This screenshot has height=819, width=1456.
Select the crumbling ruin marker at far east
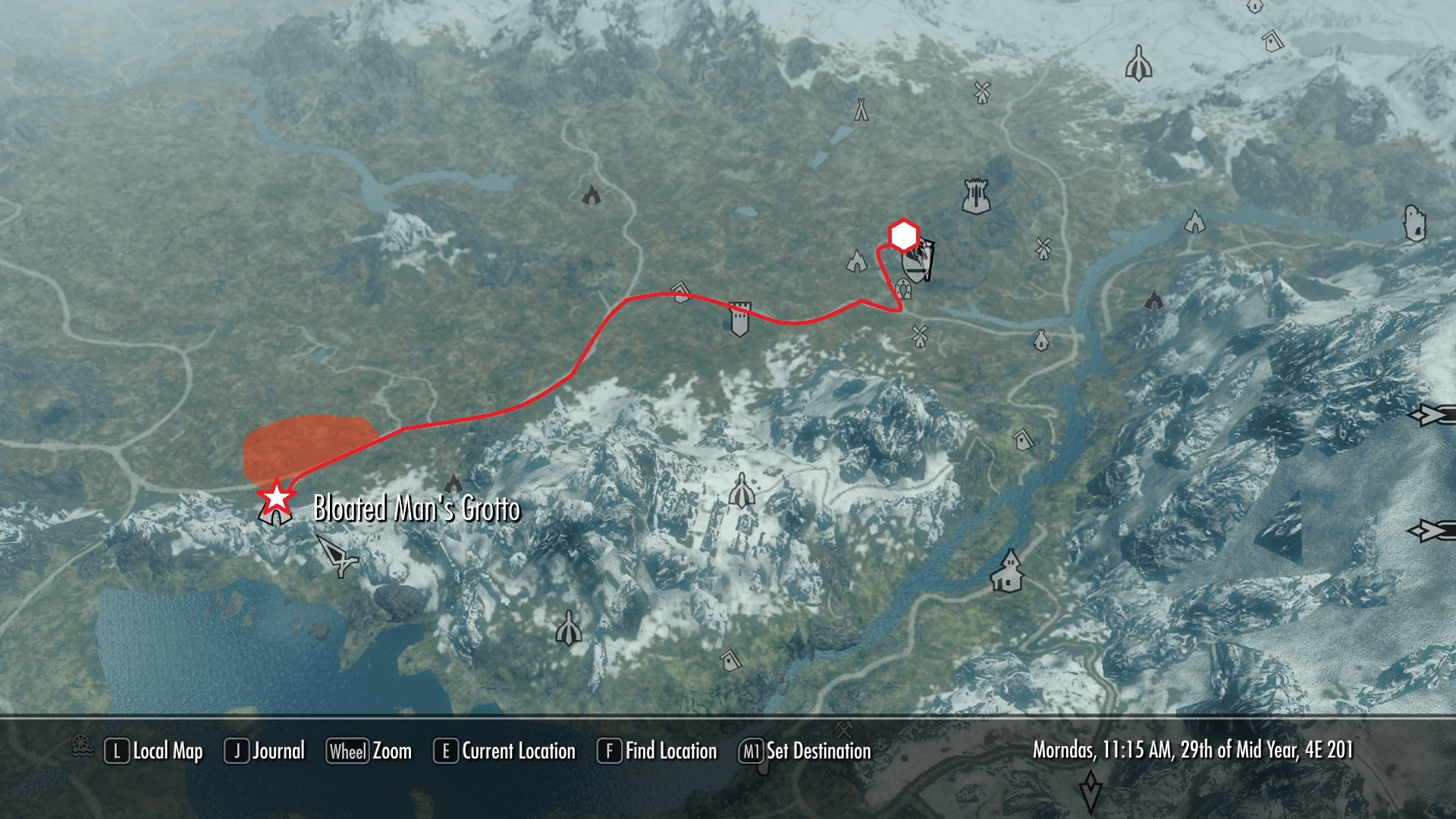pyautogui.click(x=1415, y=223)
